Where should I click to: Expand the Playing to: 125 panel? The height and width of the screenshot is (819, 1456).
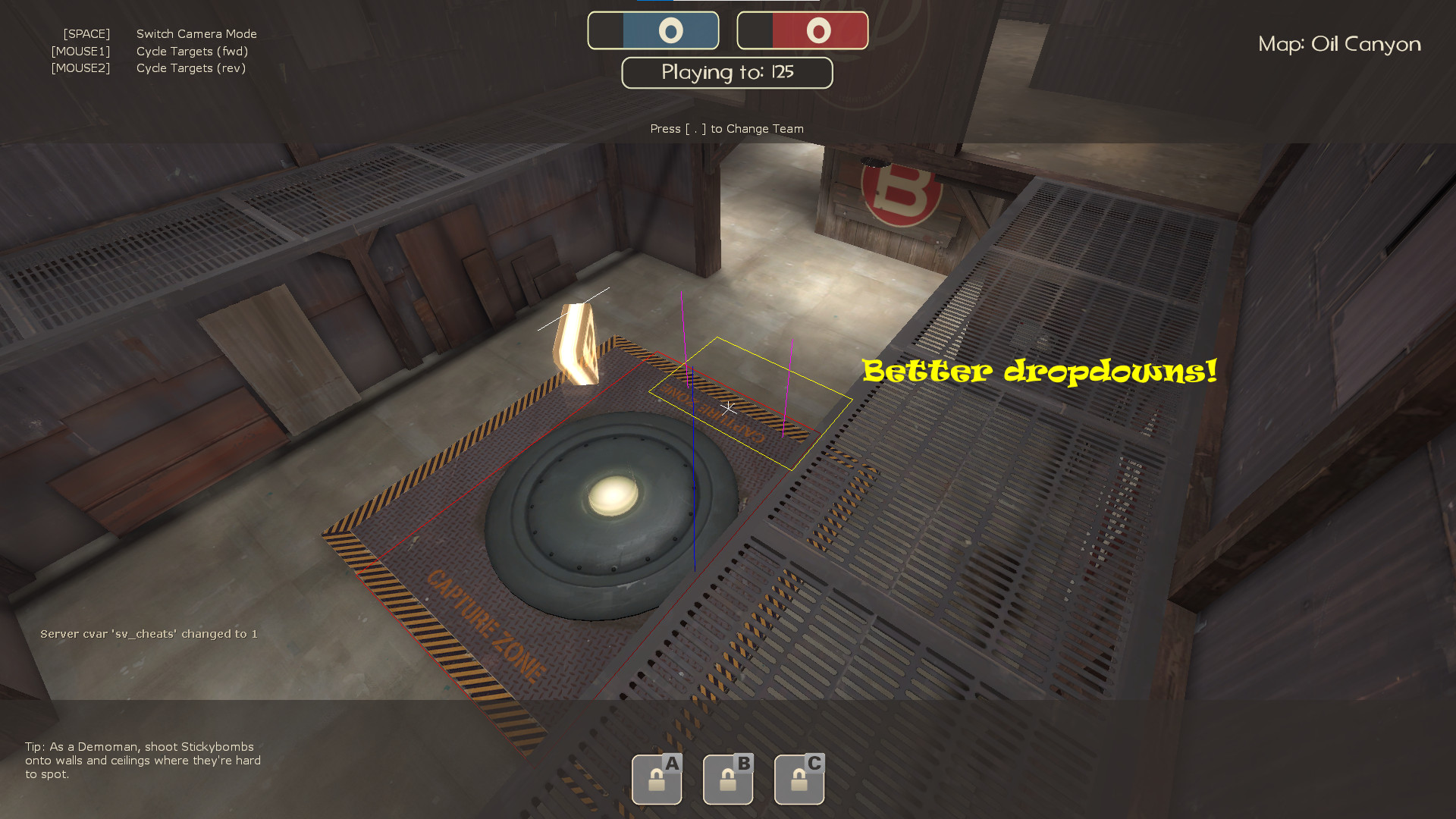726,73
